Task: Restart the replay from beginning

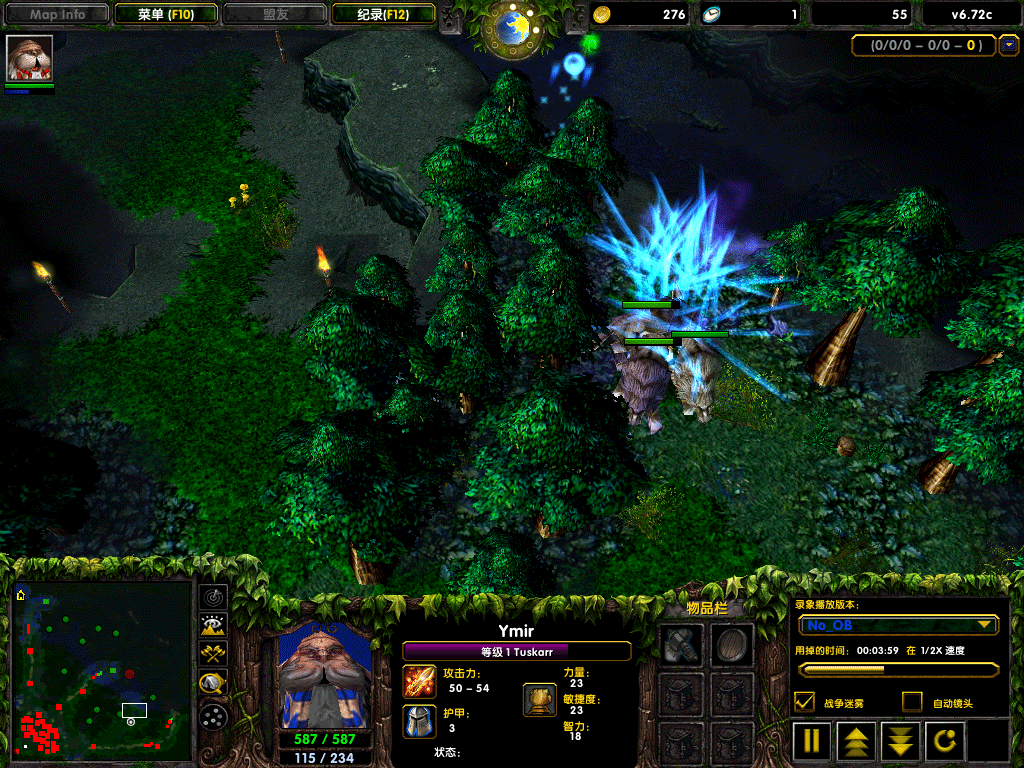Action: [948, 741]
